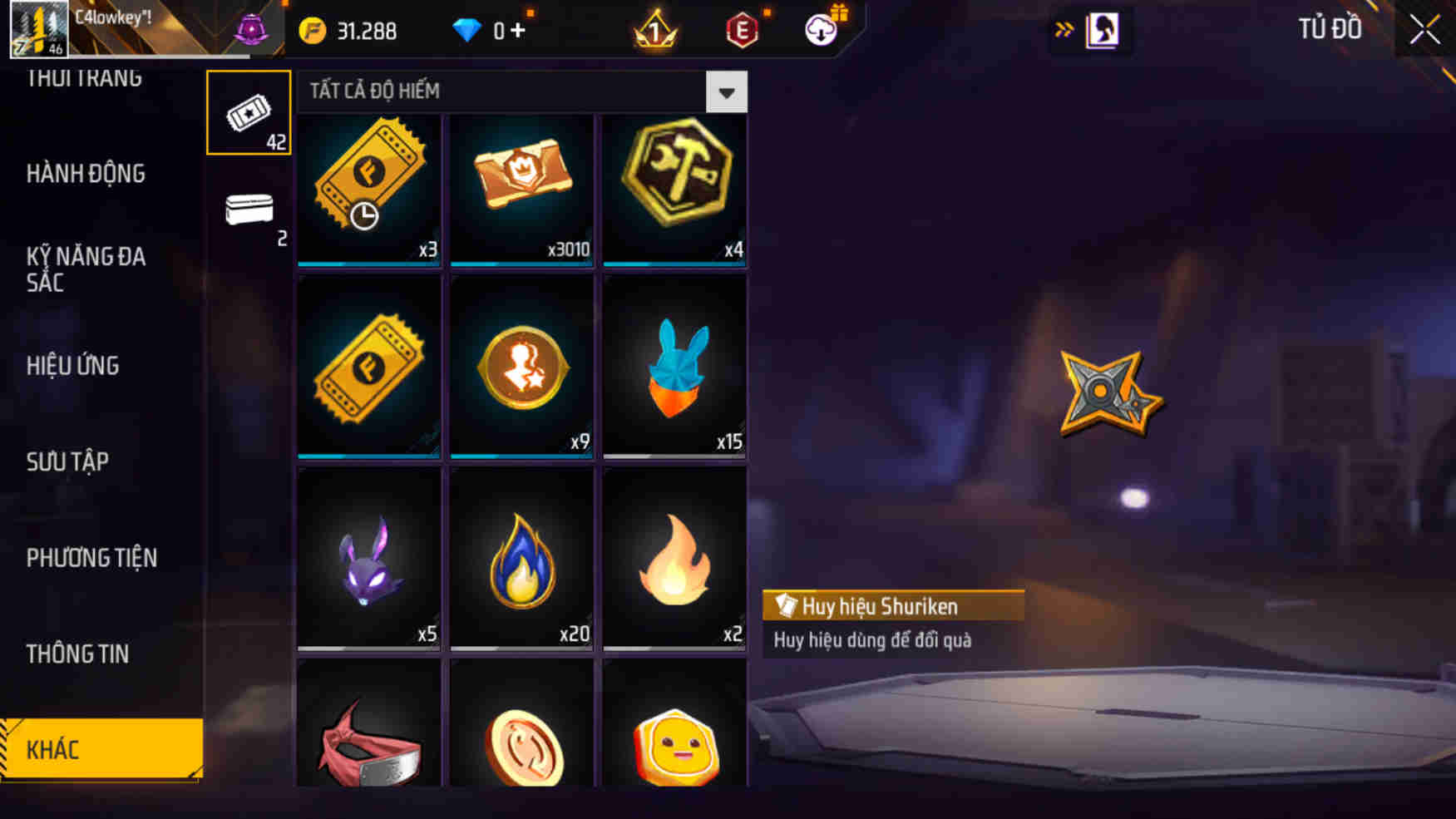This screenshot has width=1456, height=819.
Task: Open the THÔNG TIN section
Action: (79, 654)
